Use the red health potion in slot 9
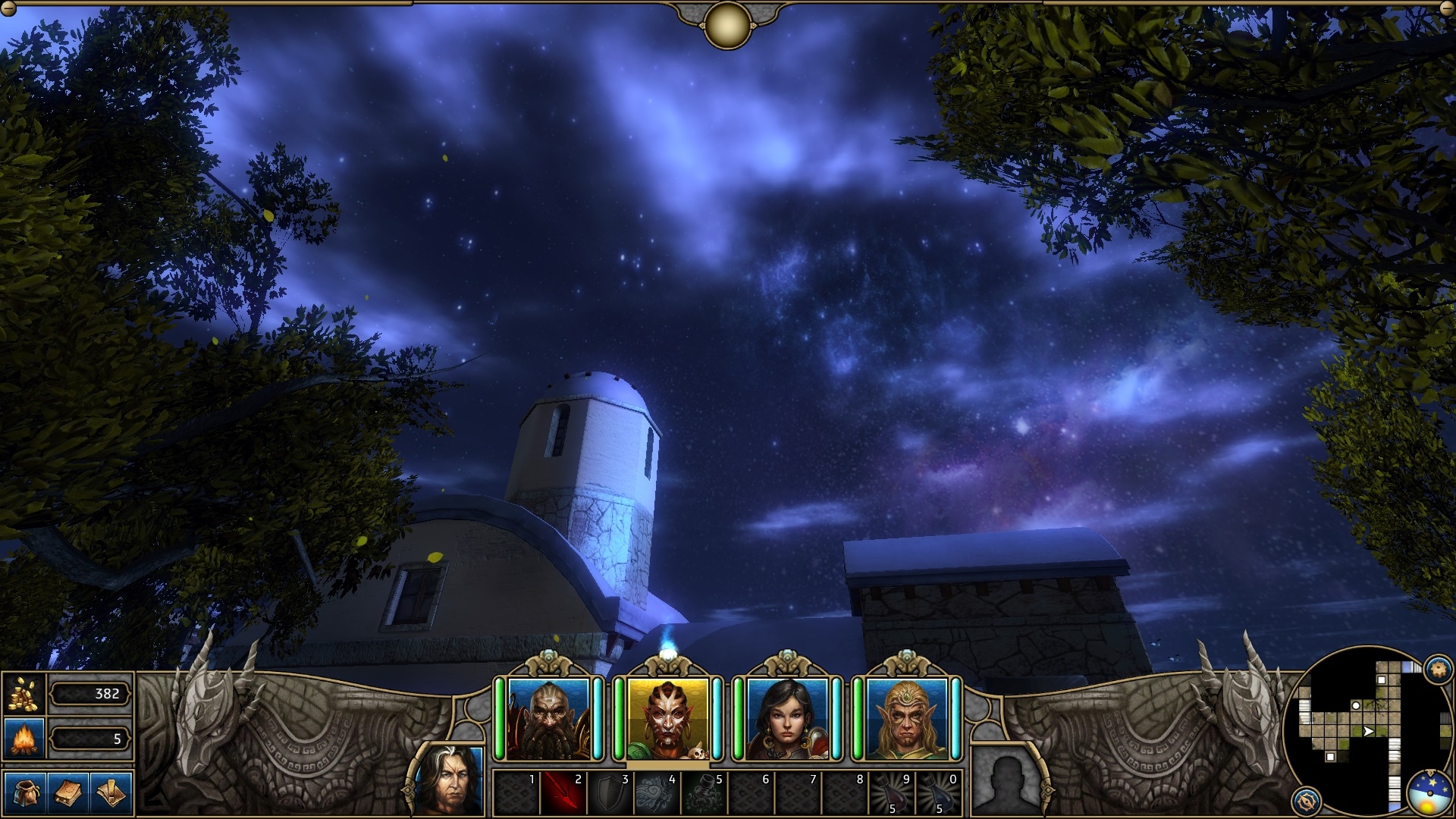The width and height of the screenshot is (1456, 819). pos(892,793)
